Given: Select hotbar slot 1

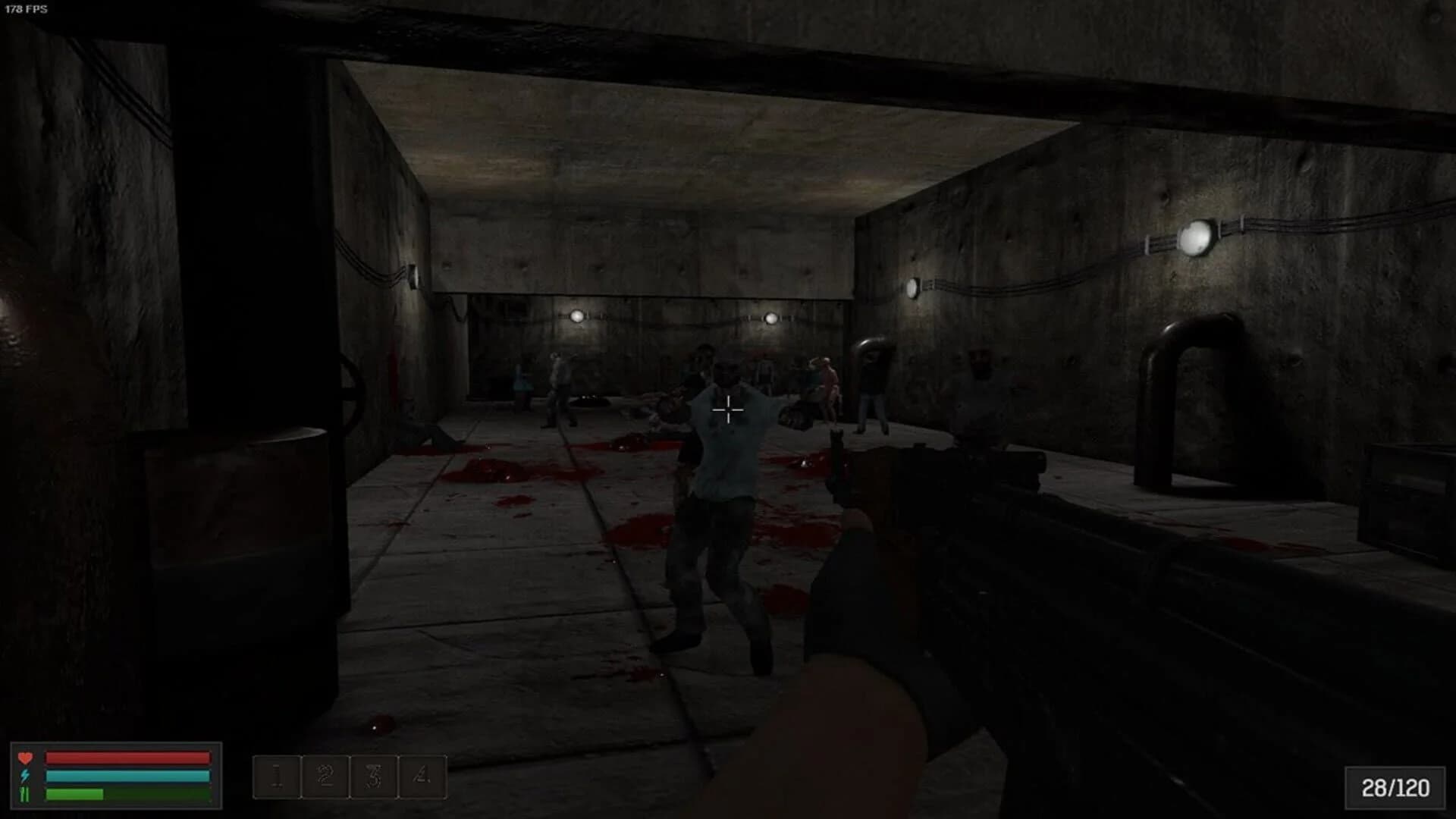Looking at the screenshot, I should (278, 777).
